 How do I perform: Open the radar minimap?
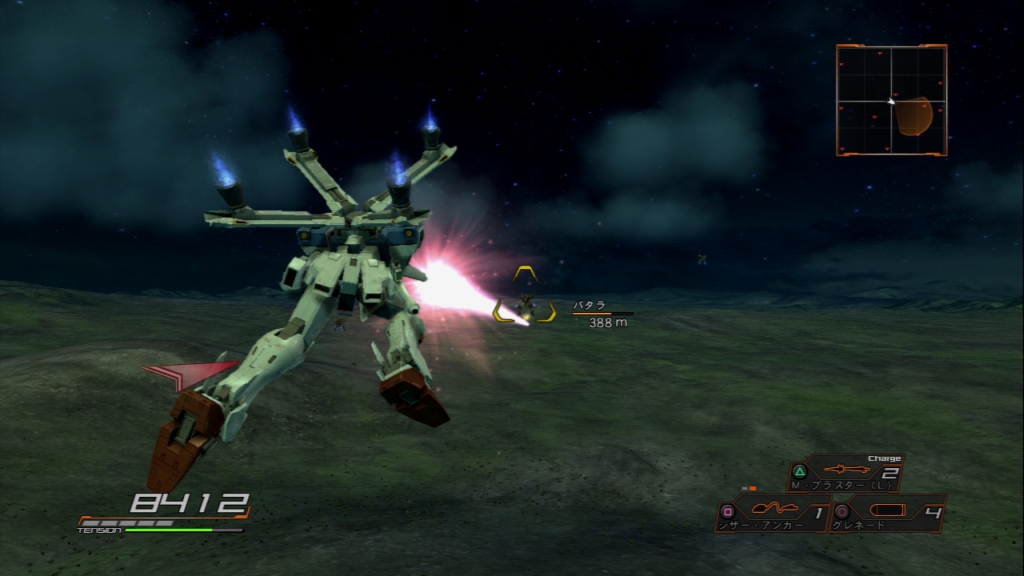click(x=891, y=100)
